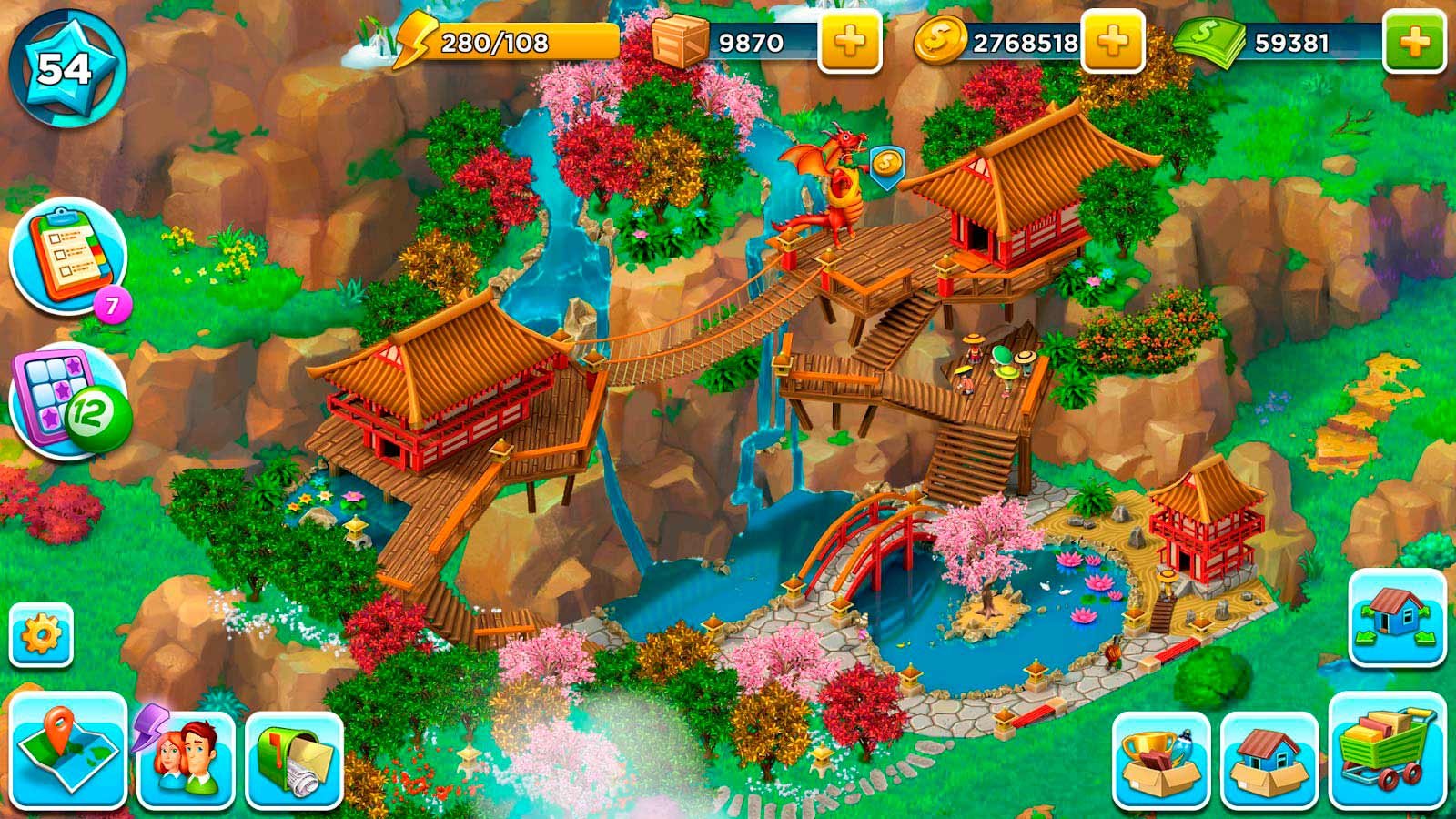Viewport: 1456px width, 819px height.
Task: Open the shopping cart store
Action: coord(1387,752)
